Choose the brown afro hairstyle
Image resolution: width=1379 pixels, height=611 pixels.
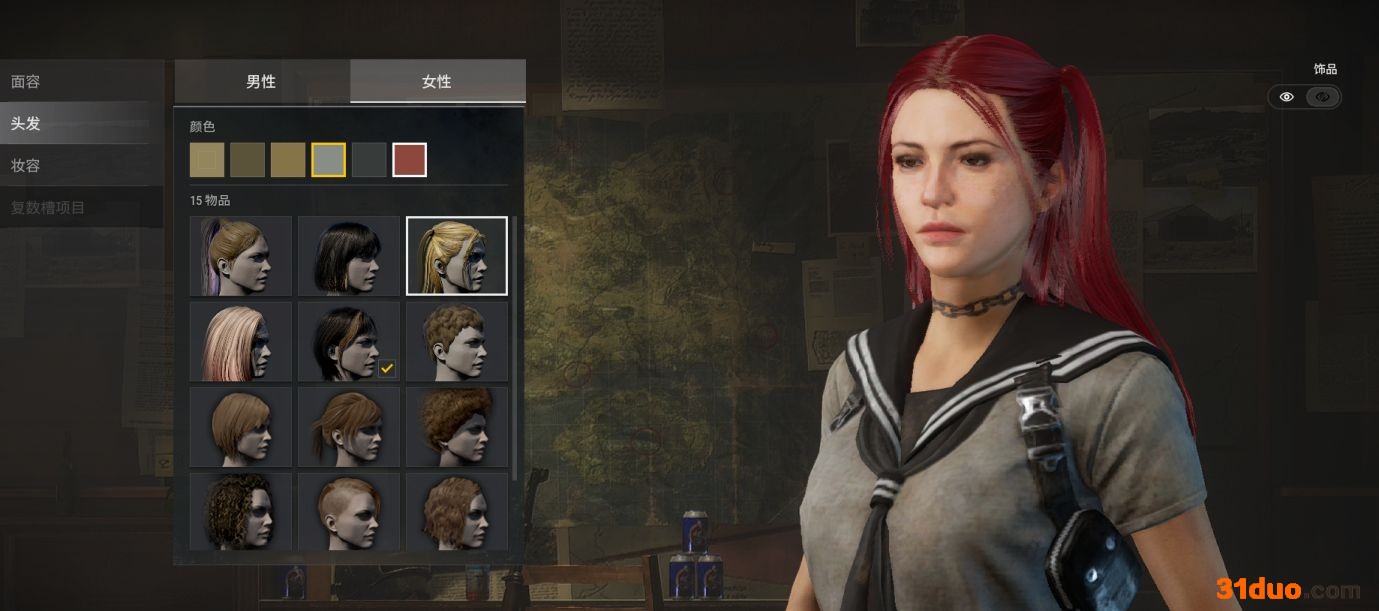(457, 427)
